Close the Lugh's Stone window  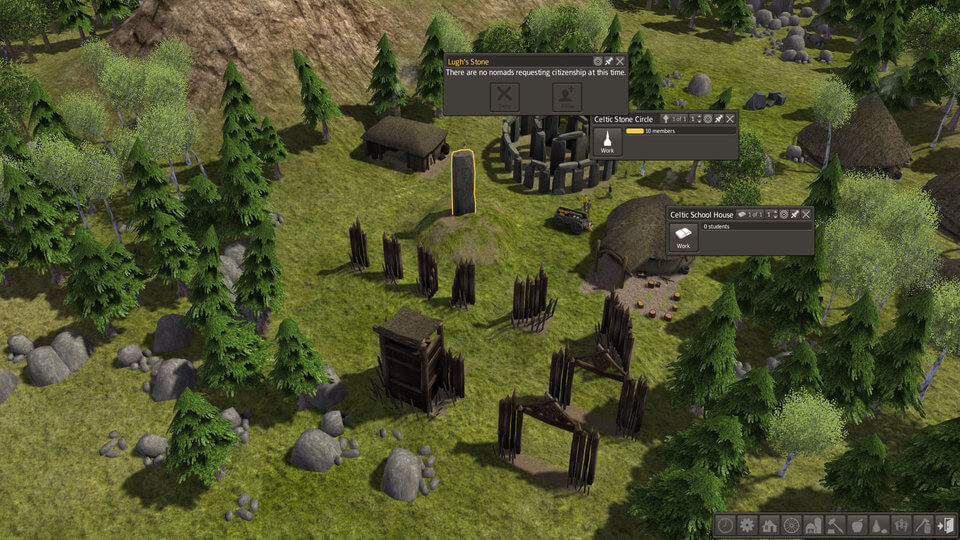(x=621, y=62)
